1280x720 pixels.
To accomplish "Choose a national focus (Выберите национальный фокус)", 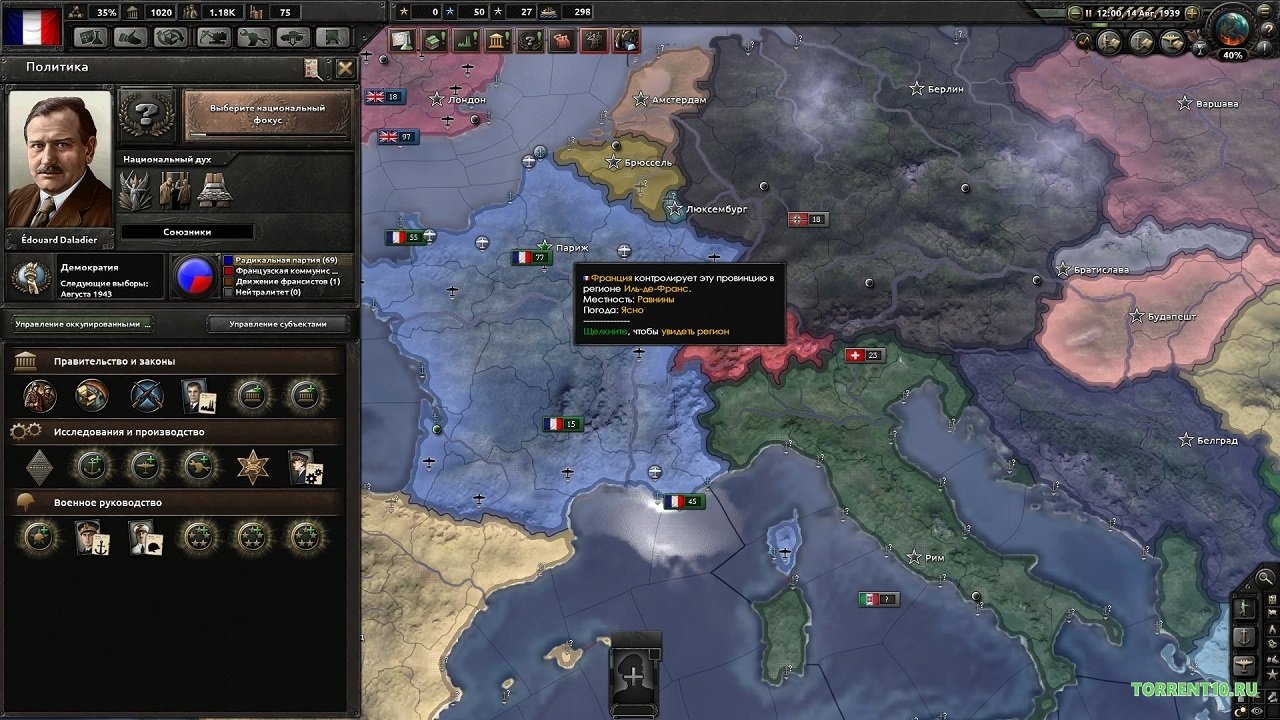I will click(x=267, y=115).
